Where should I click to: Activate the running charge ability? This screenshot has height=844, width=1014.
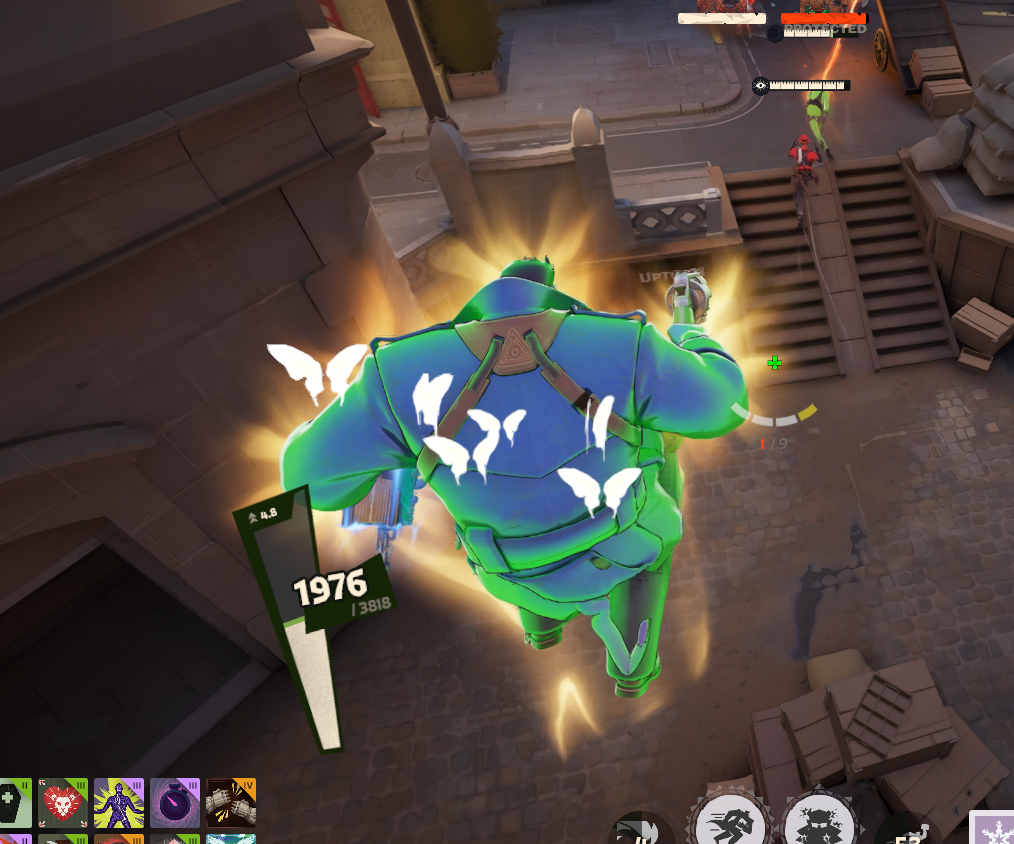[x=731, y=824]
